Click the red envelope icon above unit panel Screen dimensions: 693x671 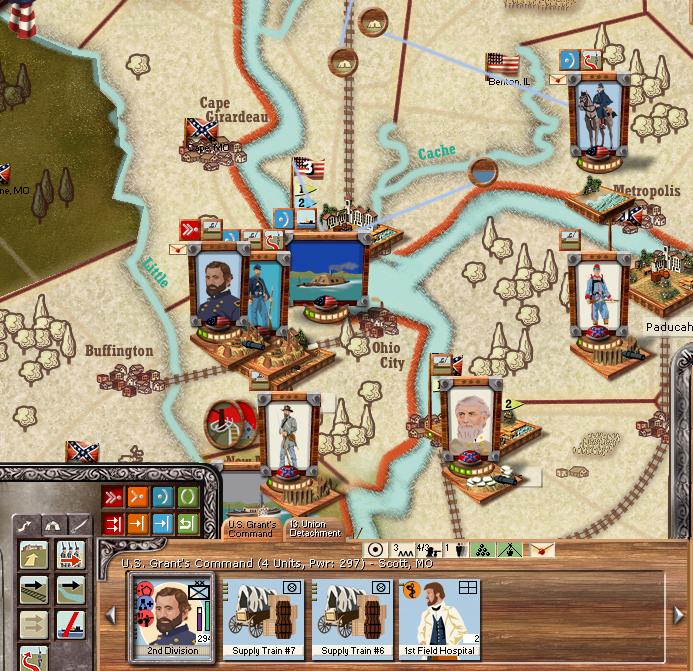point(541,549)
